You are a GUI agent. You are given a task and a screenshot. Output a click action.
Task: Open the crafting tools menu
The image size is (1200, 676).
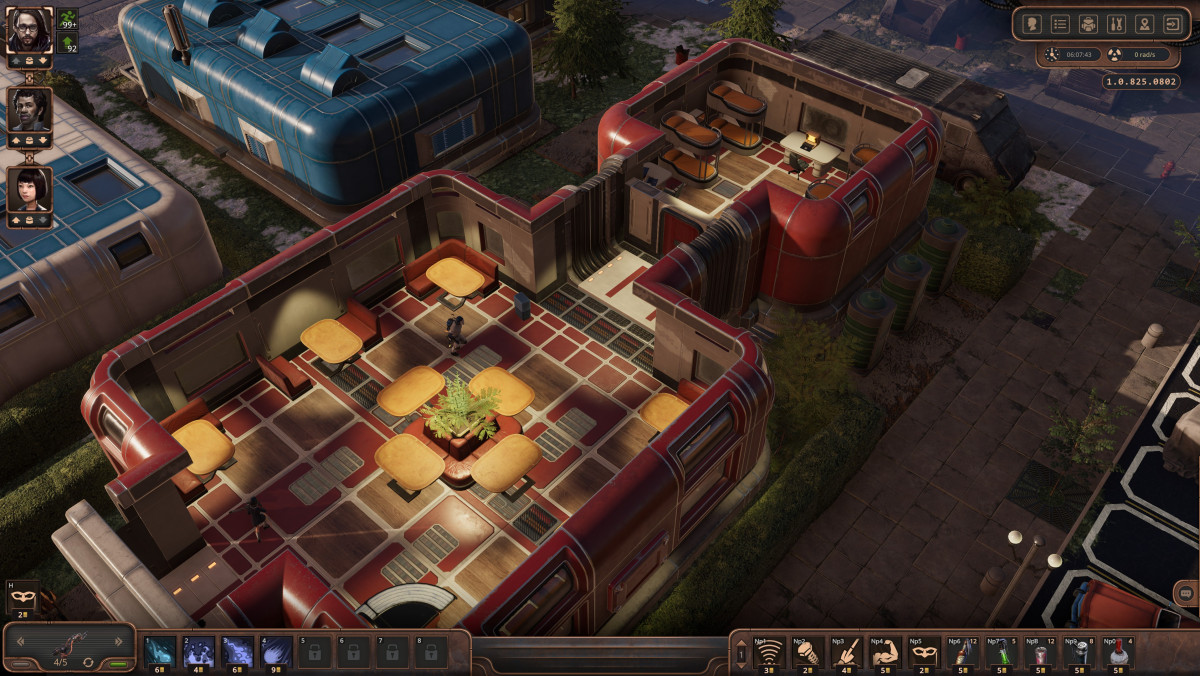click(x=1117, y=24)
